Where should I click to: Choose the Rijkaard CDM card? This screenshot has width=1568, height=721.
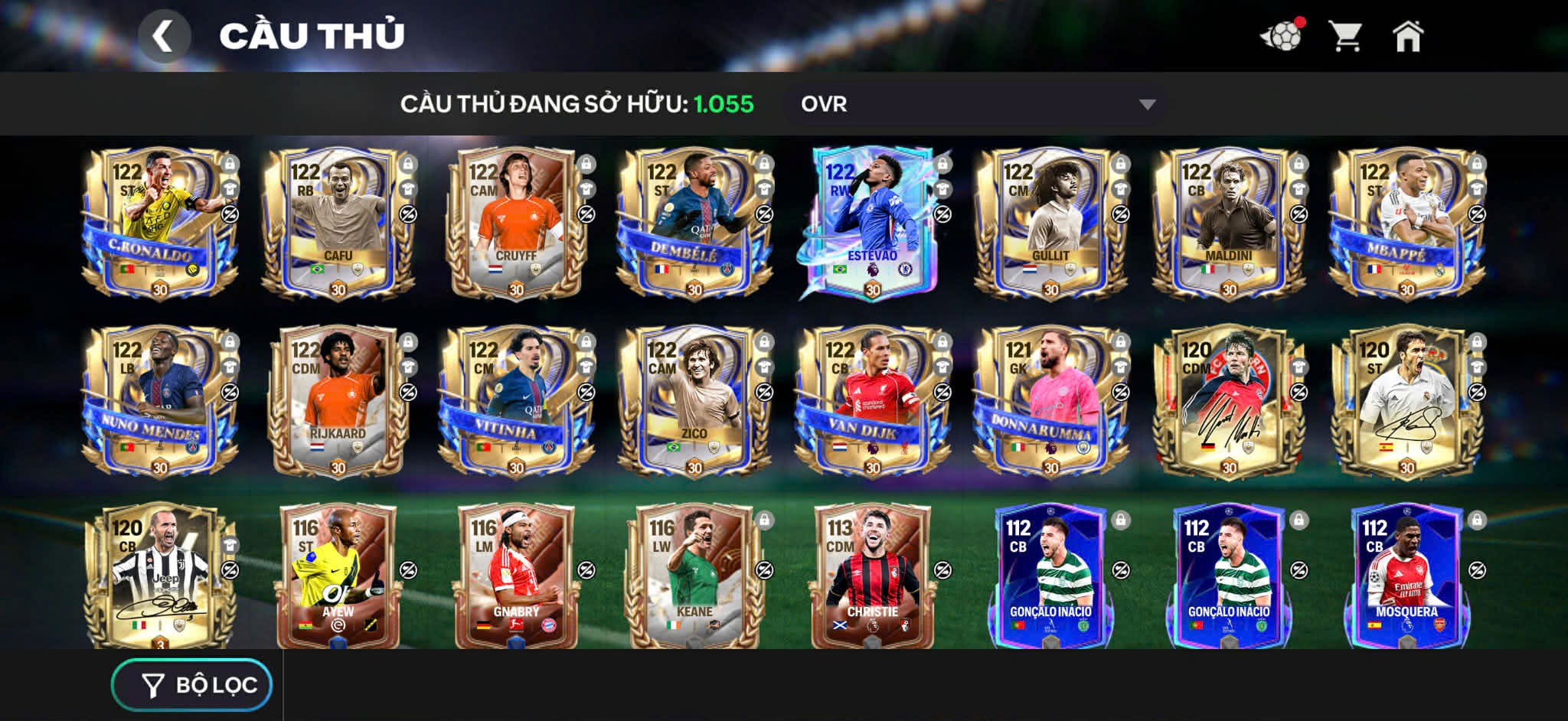(x=338, y=401)
